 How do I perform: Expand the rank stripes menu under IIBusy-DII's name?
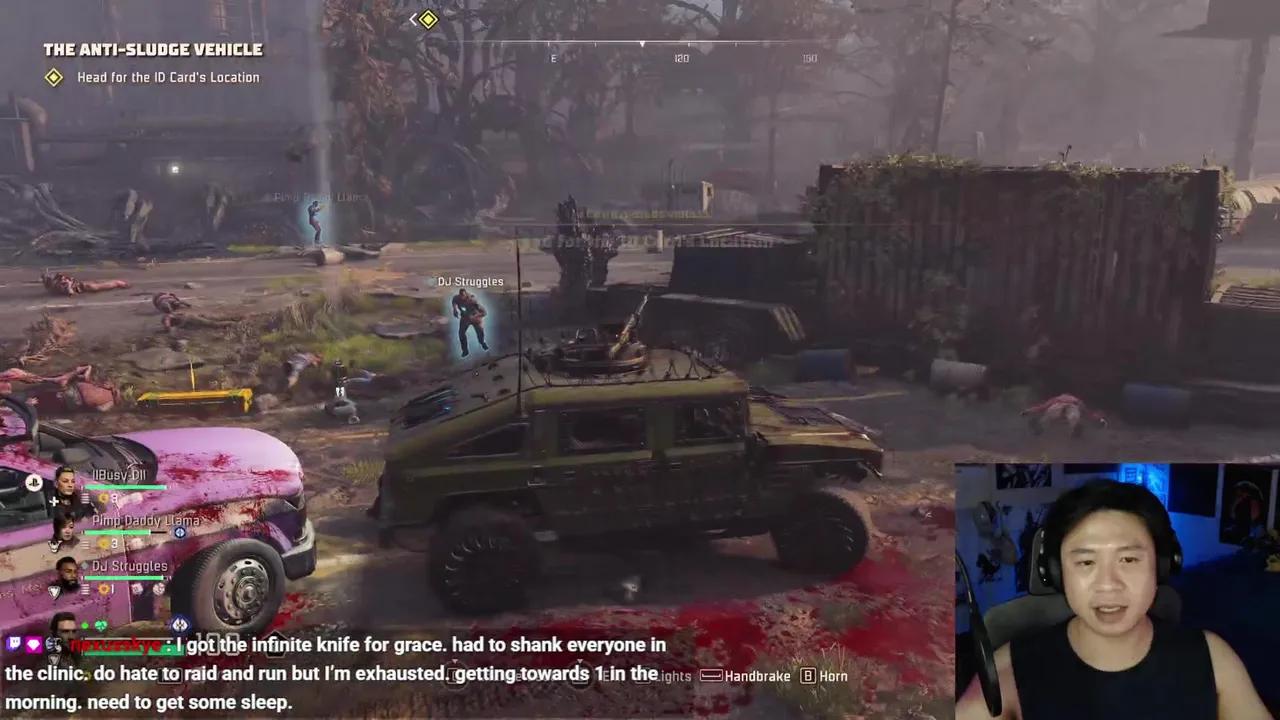point(85,497)
